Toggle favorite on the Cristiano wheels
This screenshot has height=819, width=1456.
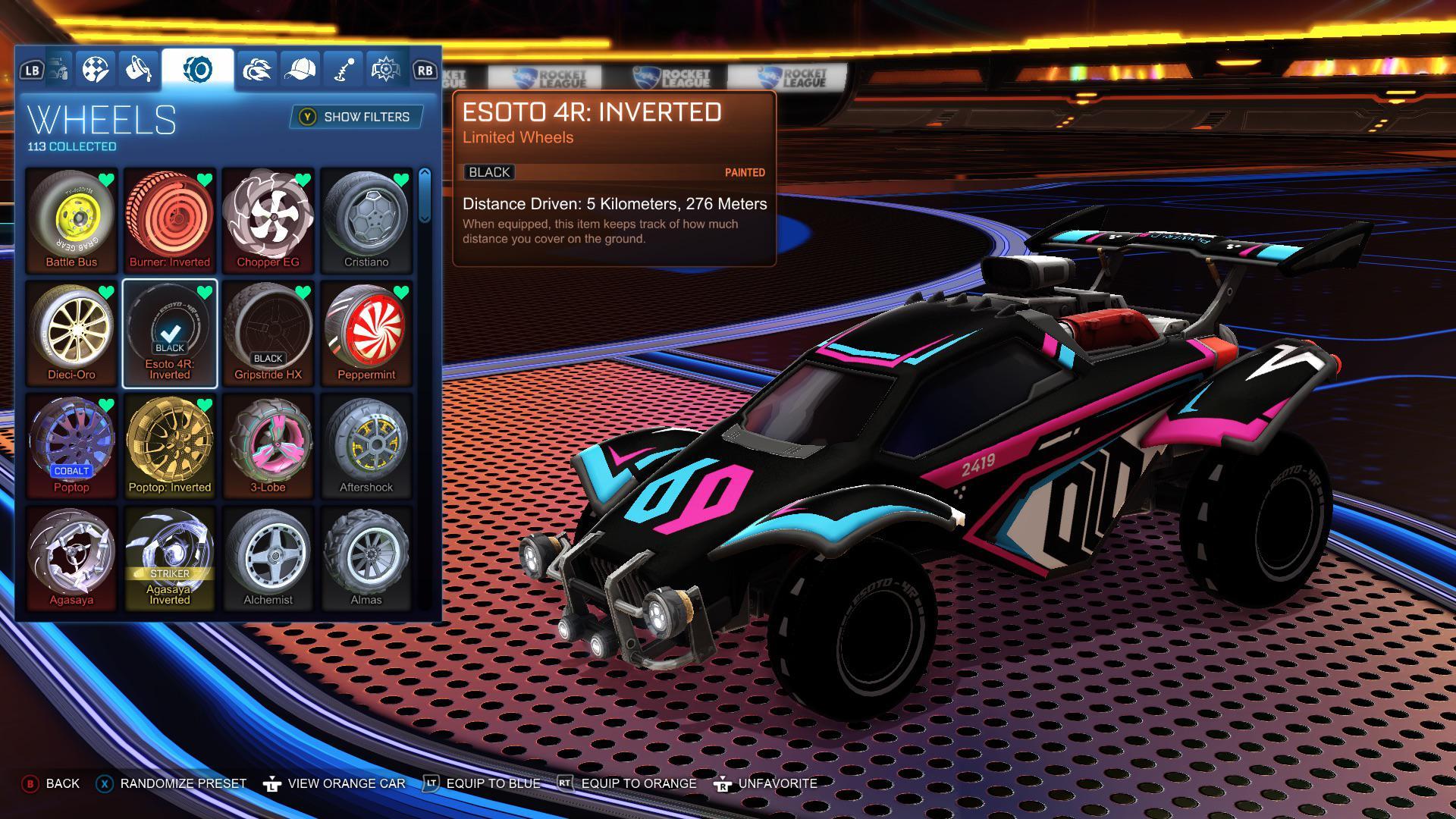coord(402,180)
